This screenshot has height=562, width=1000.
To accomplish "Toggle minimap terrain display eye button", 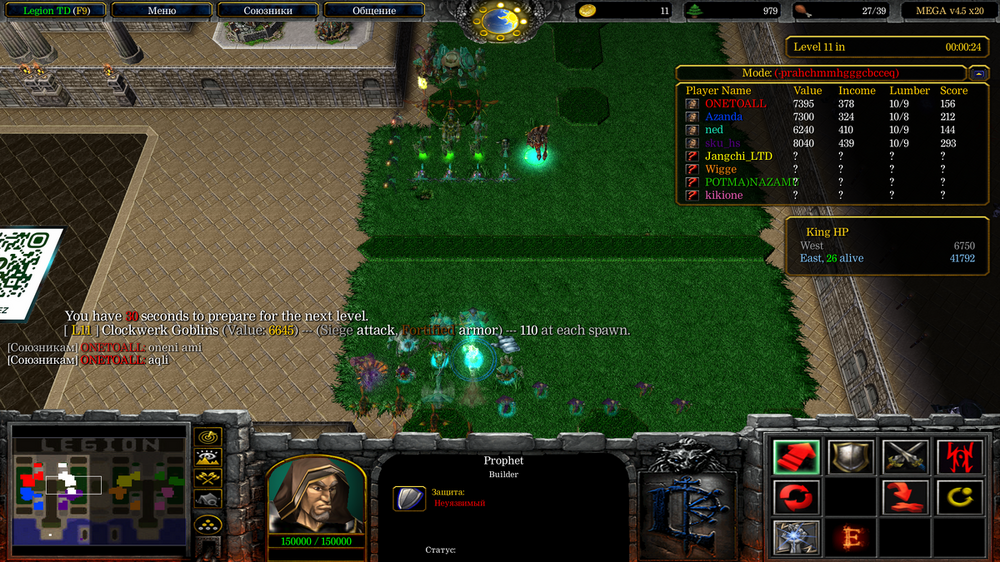I will click(208, 458).
